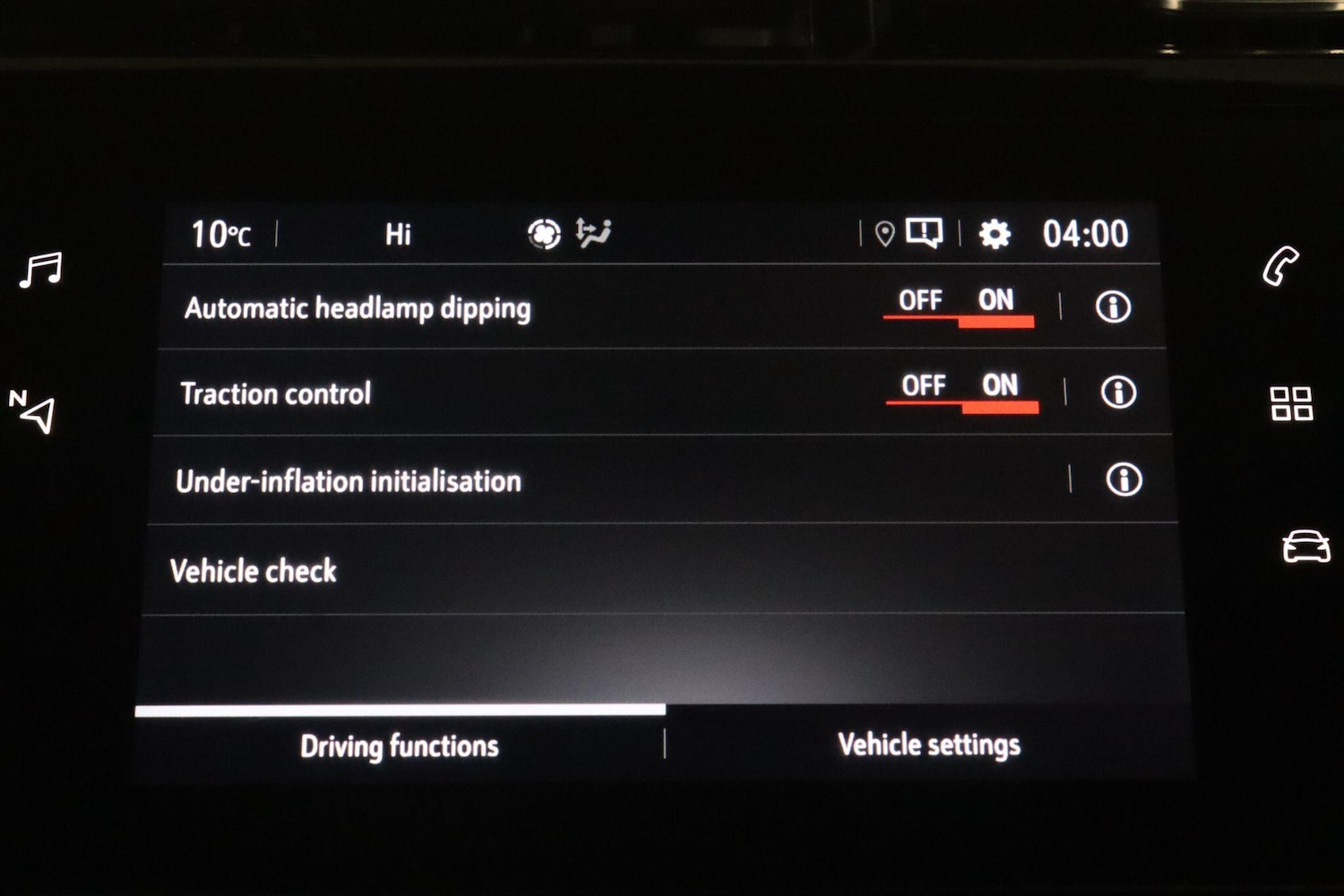The image size is (1344, 896).
Task: Select the vehicle icon on the right
Action: click(x=1304, y=545)
